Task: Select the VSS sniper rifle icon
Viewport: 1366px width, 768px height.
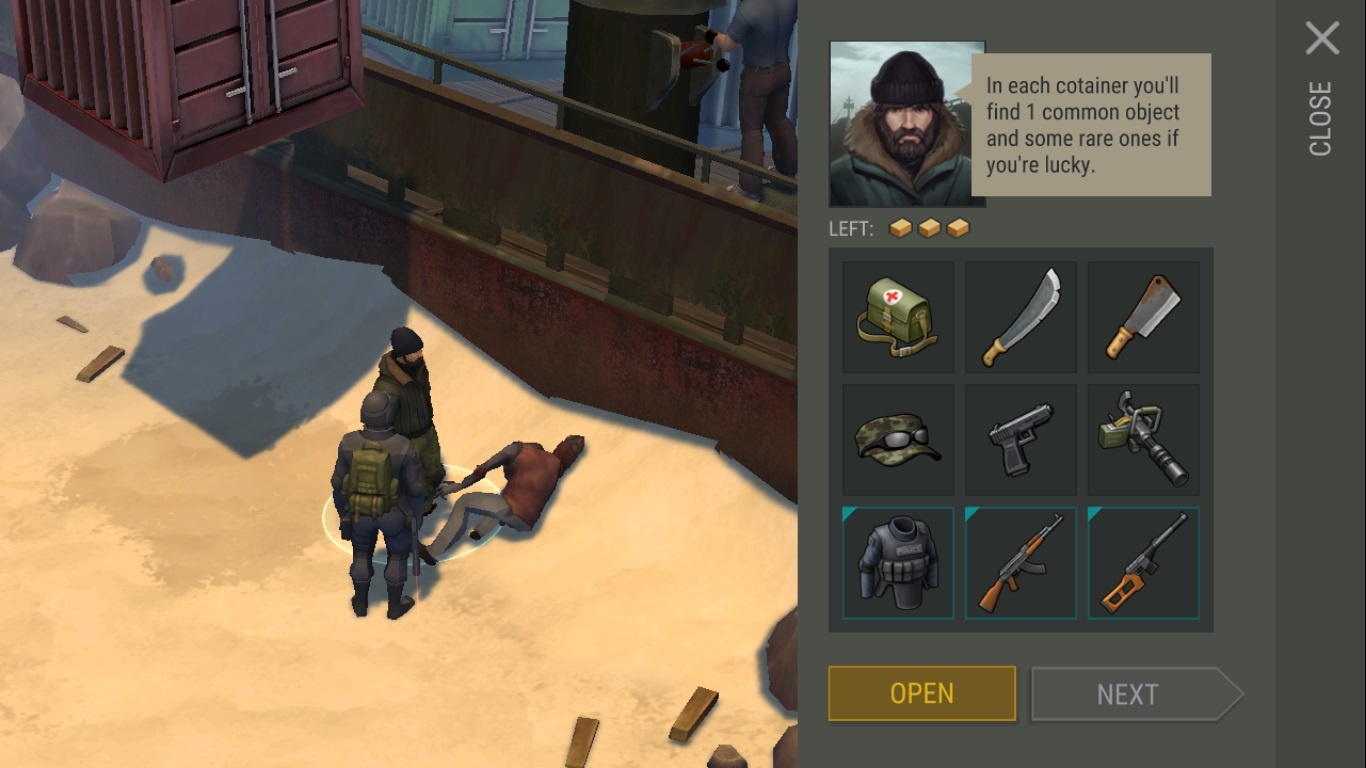Action: tap(1143, 562)
